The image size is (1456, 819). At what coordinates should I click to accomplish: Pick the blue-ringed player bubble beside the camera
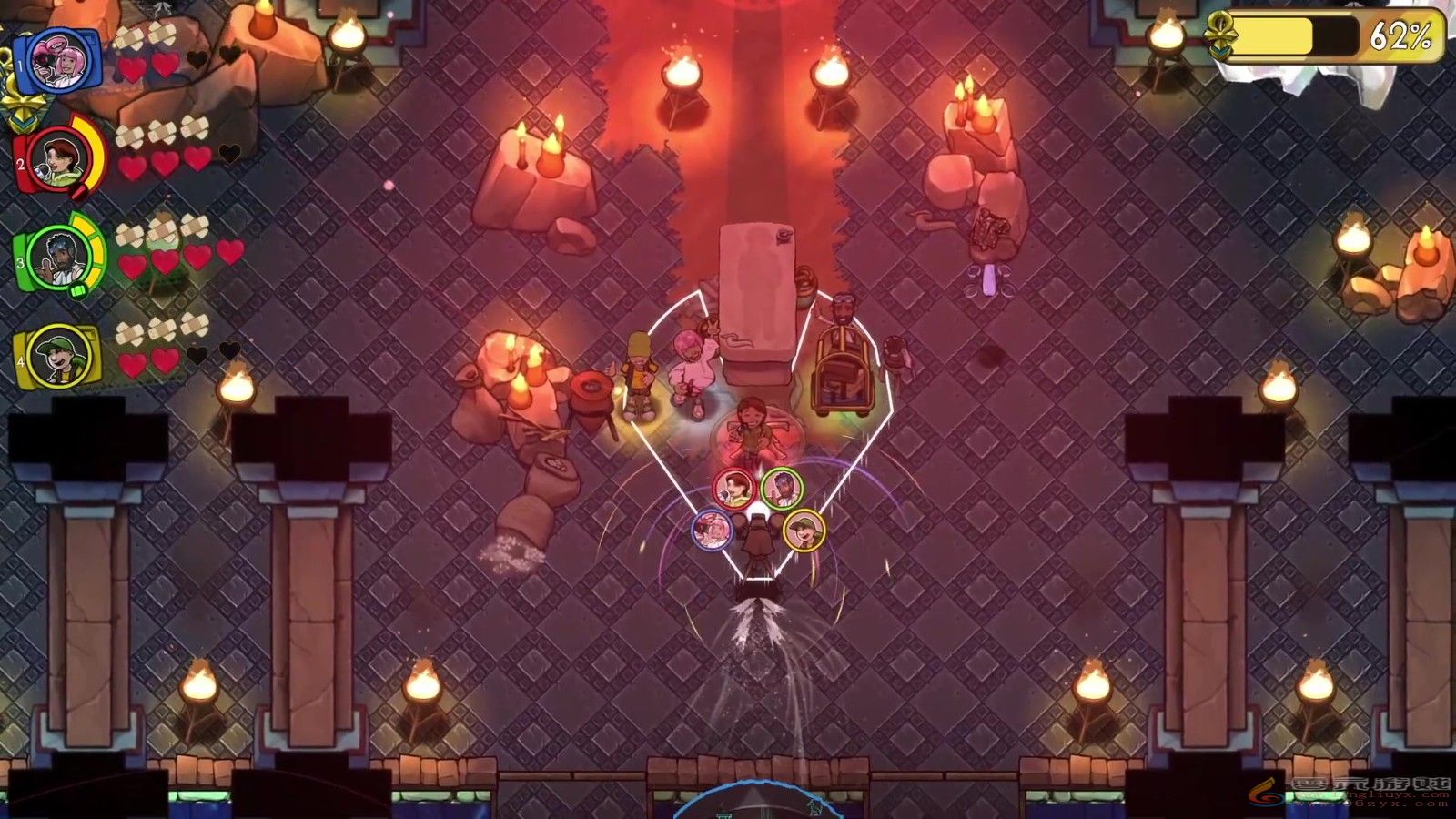(x=712, y=530)
